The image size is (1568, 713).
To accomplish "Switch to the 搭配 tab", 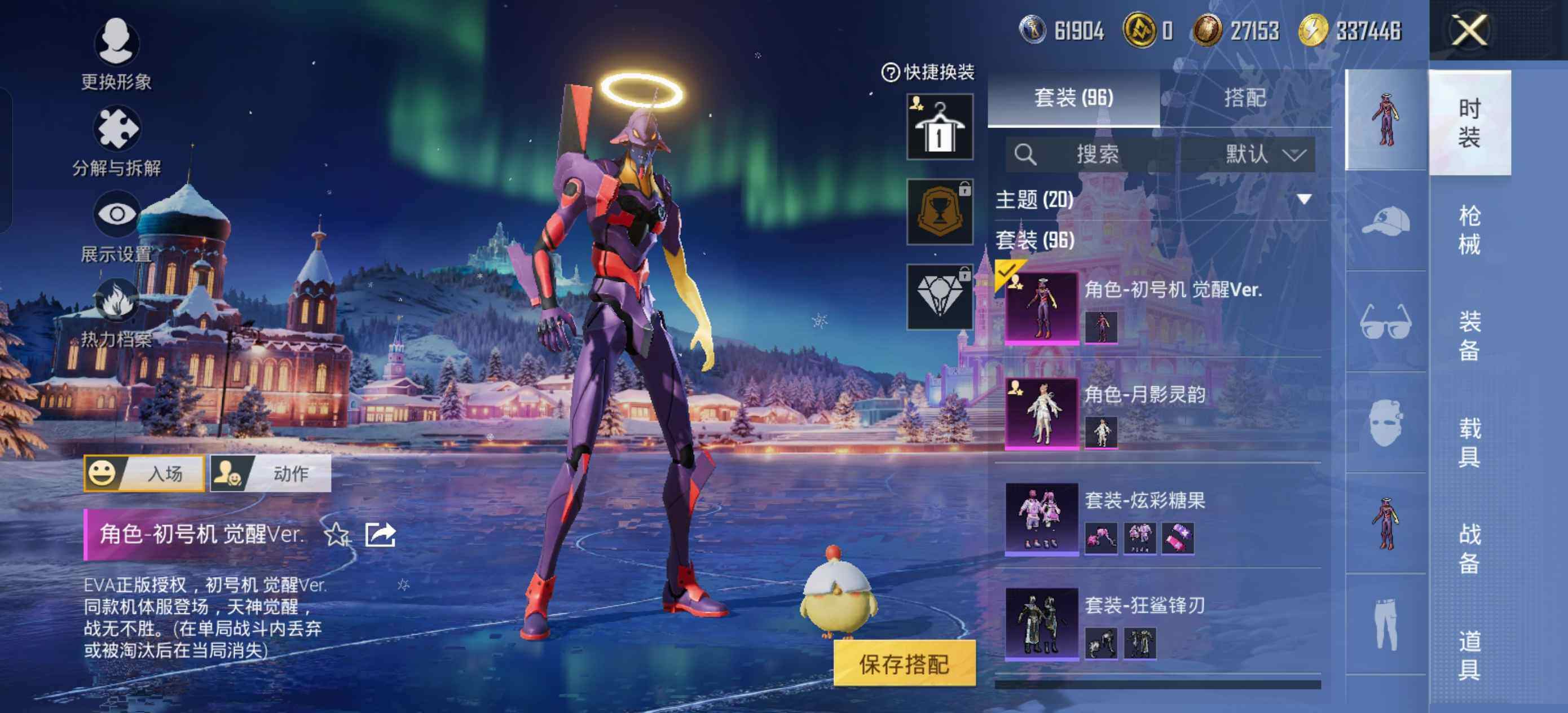I will point(1245,98).
